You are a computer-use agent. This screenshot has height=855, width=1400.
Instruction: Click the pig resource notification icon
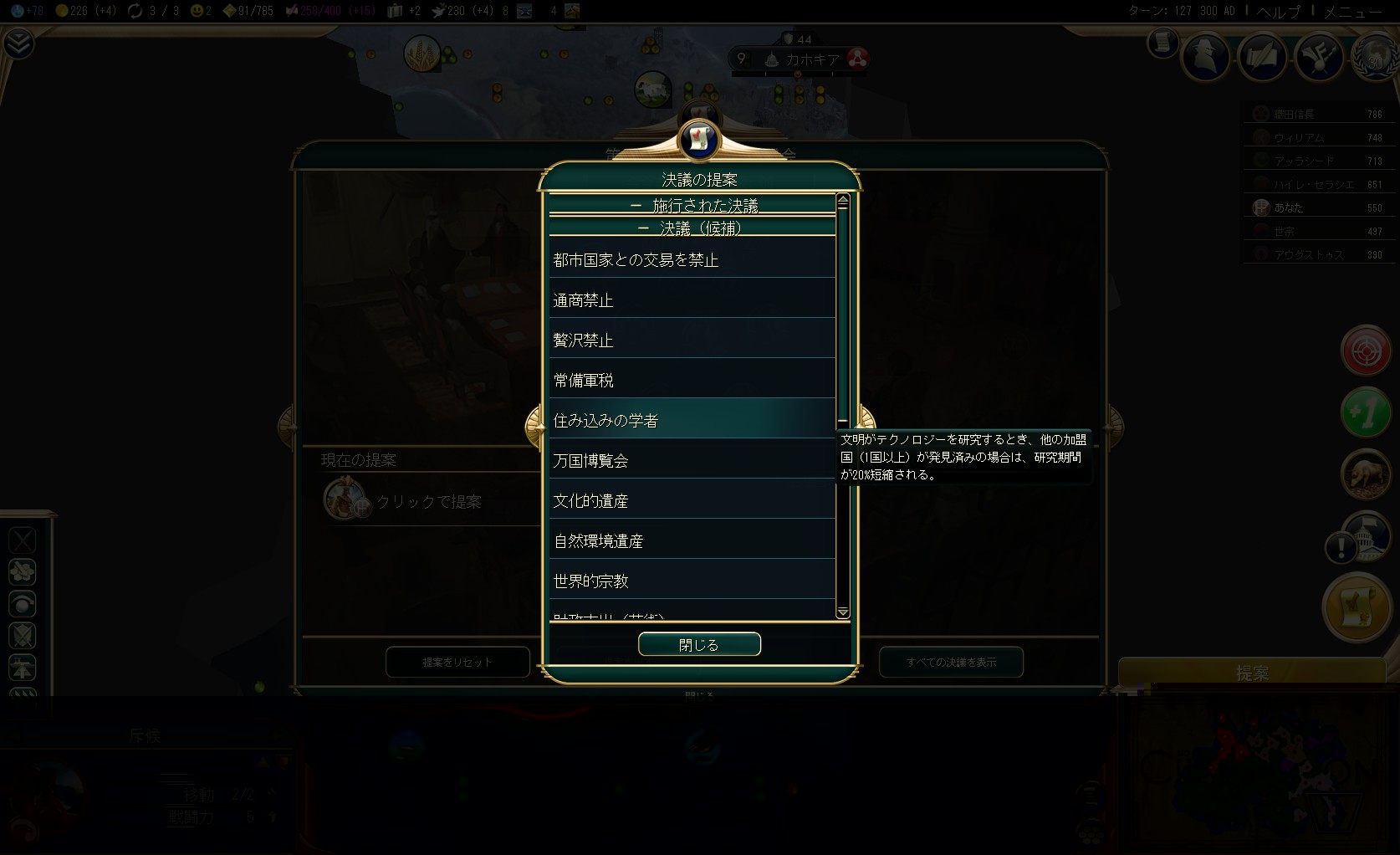point(1367,474)
